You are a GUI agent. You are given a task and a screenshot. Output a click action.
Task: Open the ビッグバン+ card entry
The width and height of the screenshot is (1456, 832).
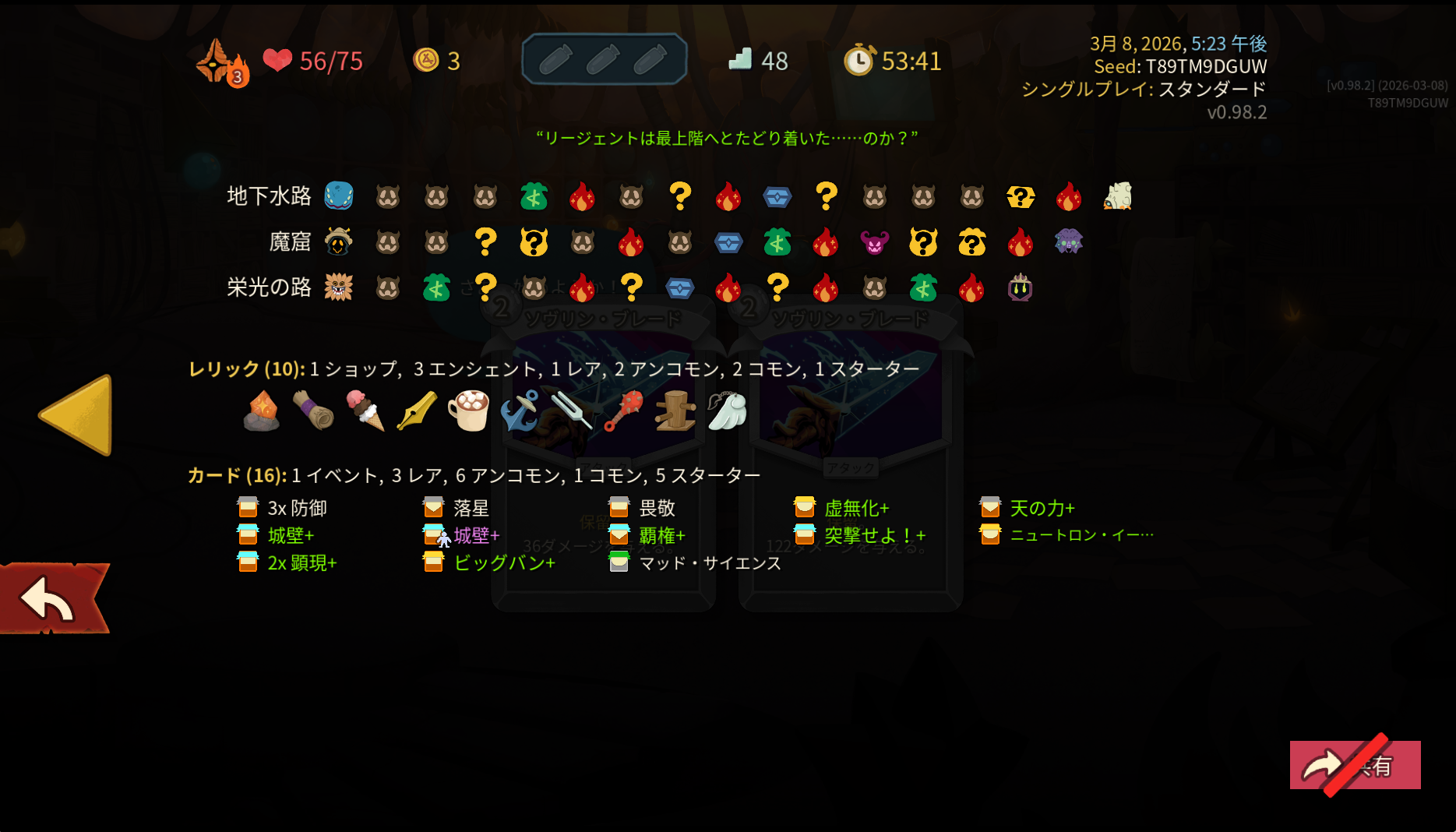[504, 563]
